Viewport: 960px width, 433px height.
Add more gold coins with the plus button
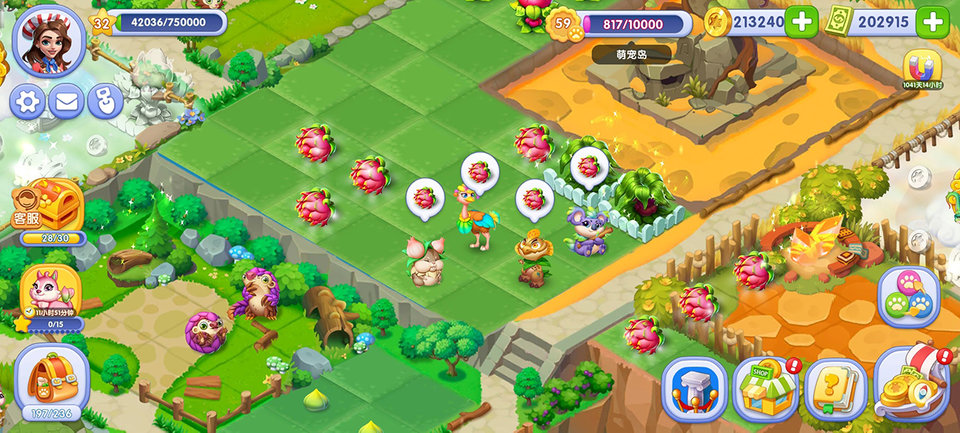[800, 22]
